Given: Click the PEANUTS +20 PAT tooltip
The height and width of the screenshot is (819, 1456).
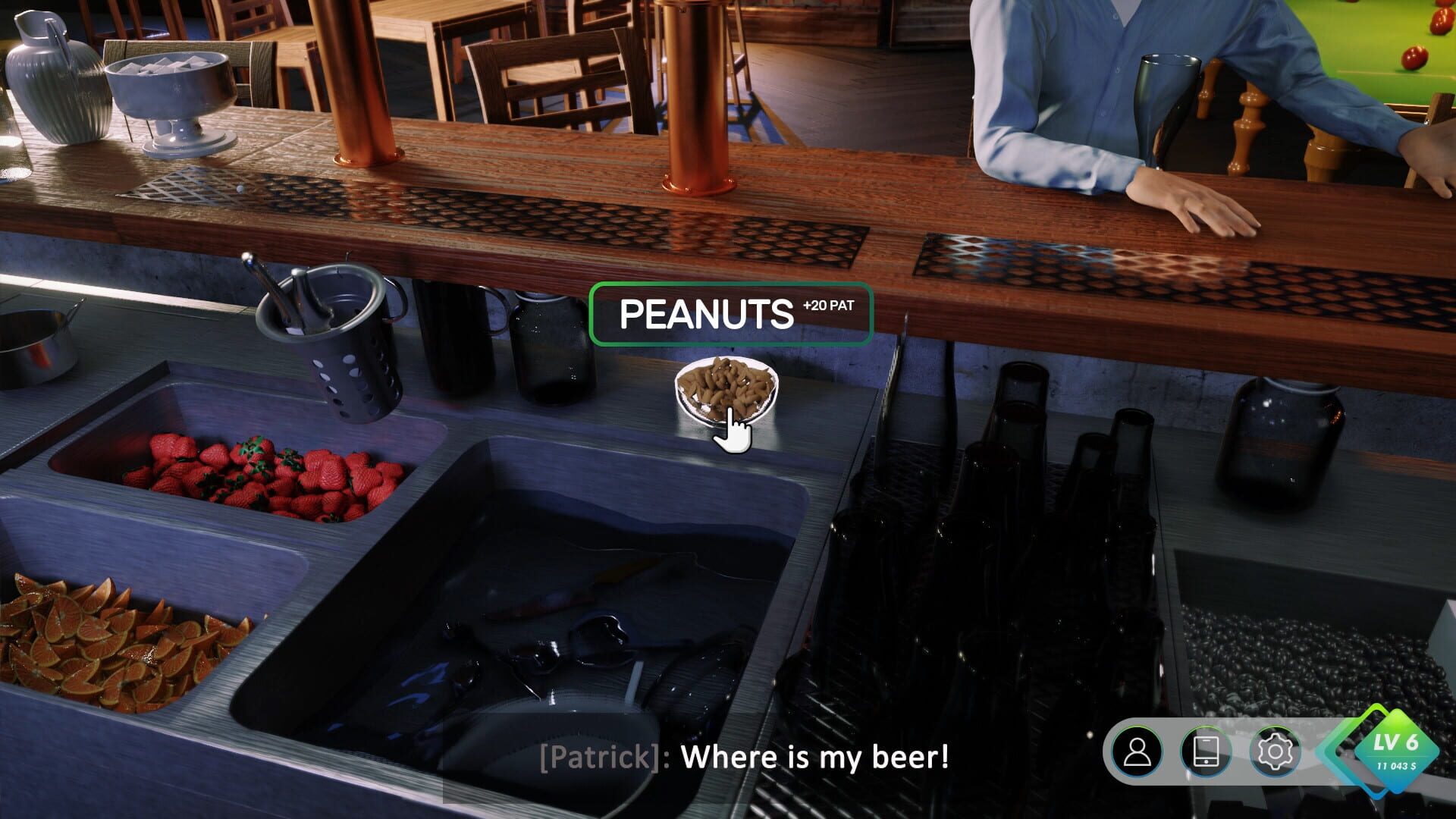Looking at the screenshot, I should pyautogui.click(x=730, y=314).
